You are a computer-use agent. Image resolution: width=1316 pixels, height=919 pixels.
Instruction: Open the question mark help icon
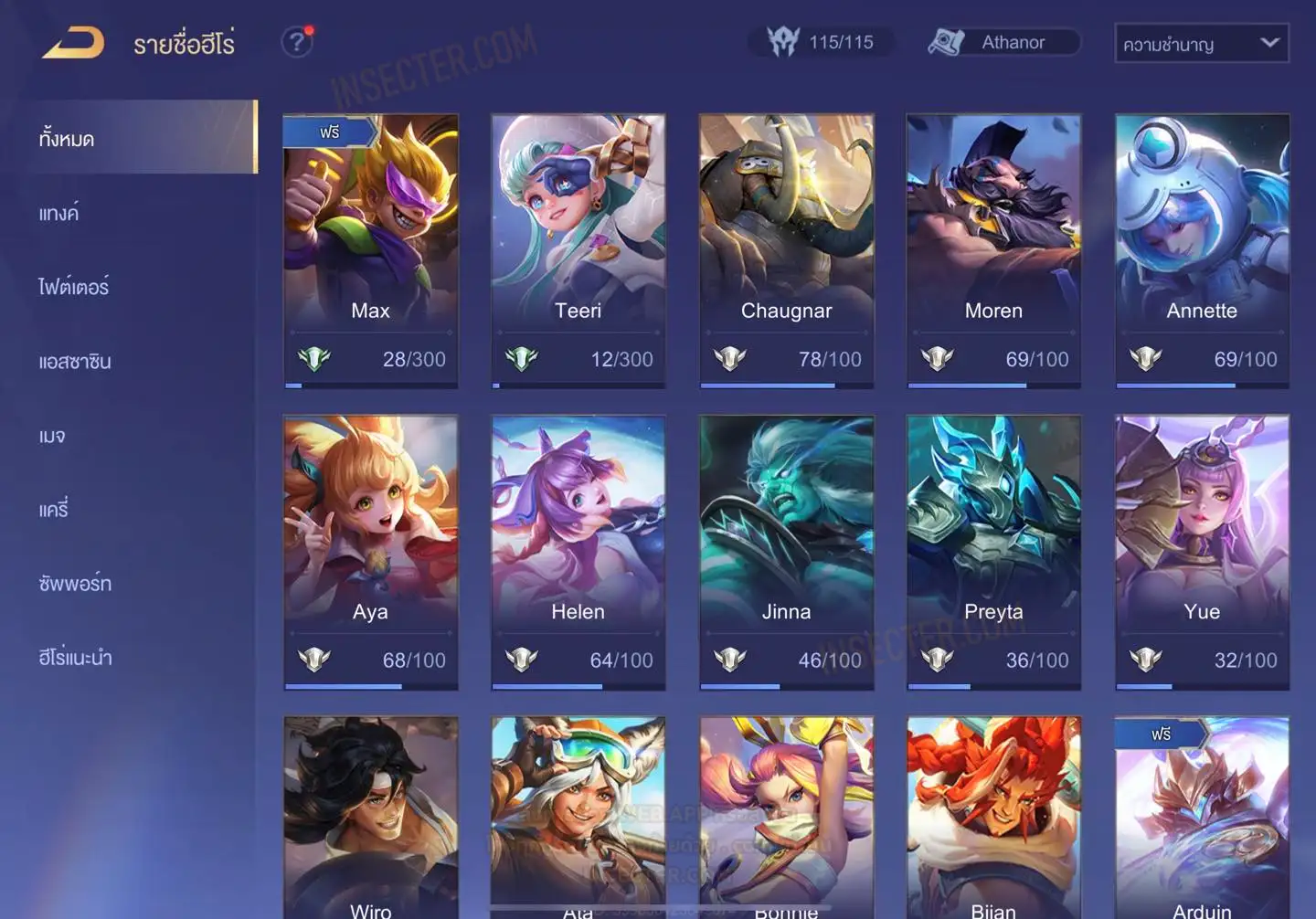click(296, 42)
